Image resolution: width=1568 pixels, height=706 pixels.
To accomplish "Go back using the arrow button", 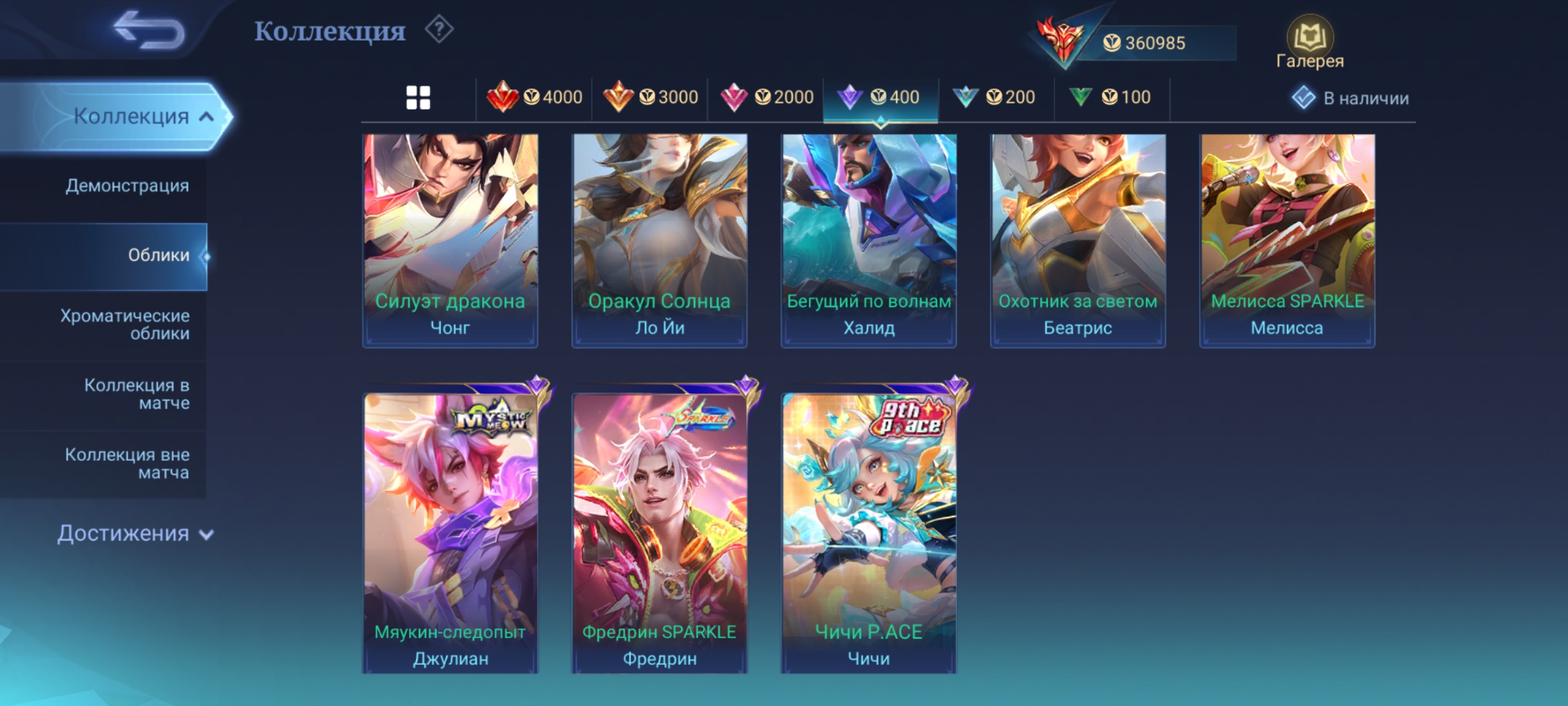I will [x=148, y=31].
